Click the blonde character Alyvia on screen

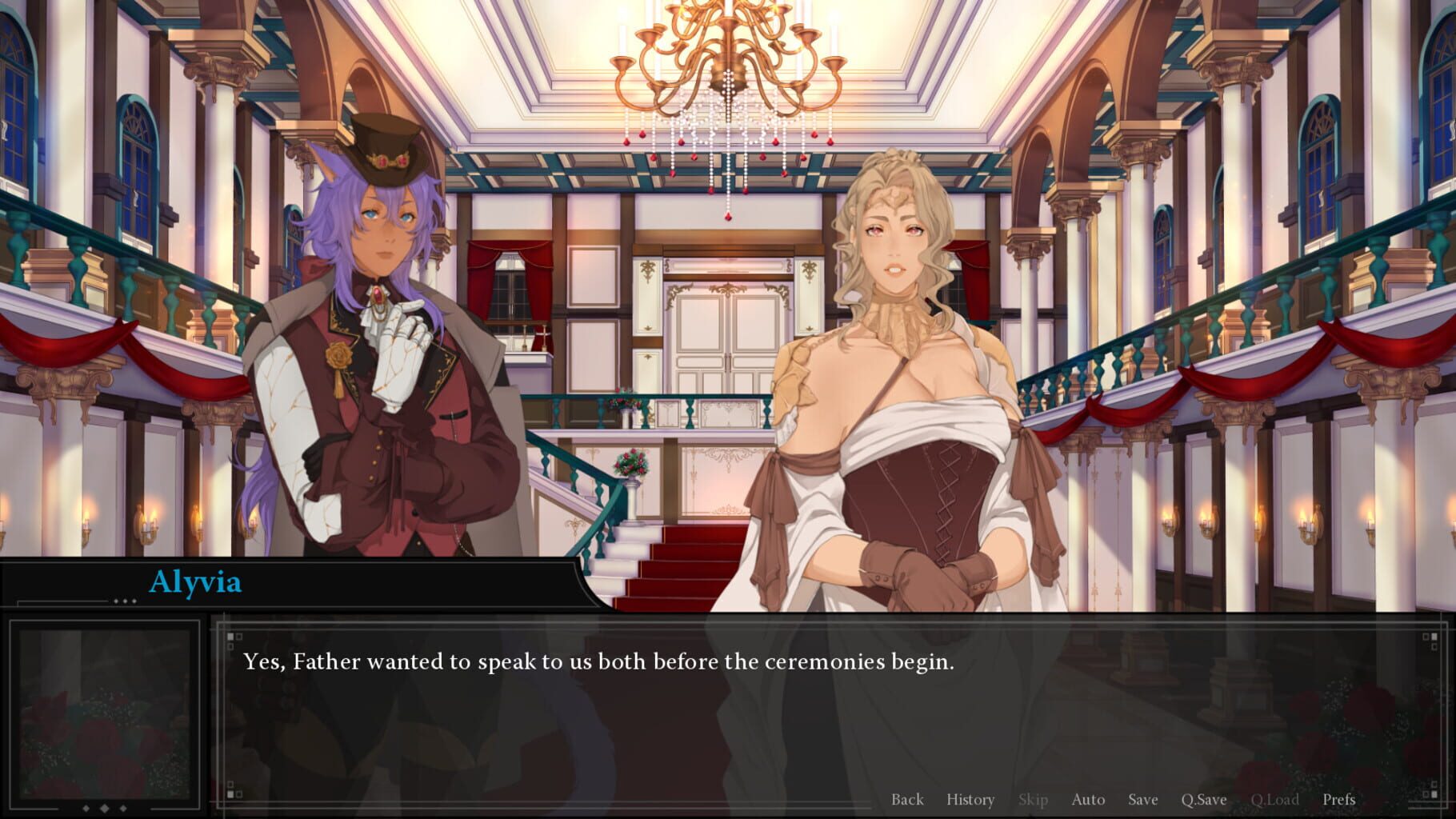896,360
